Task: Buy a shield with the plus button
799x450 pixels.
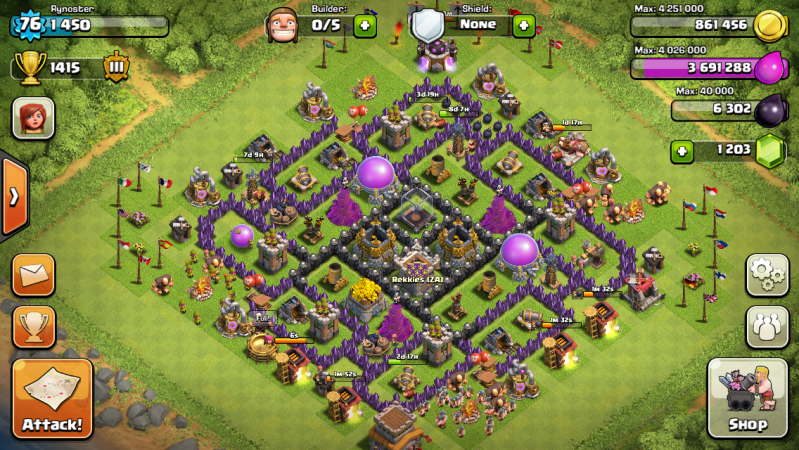Action: [x=523, y=25]
